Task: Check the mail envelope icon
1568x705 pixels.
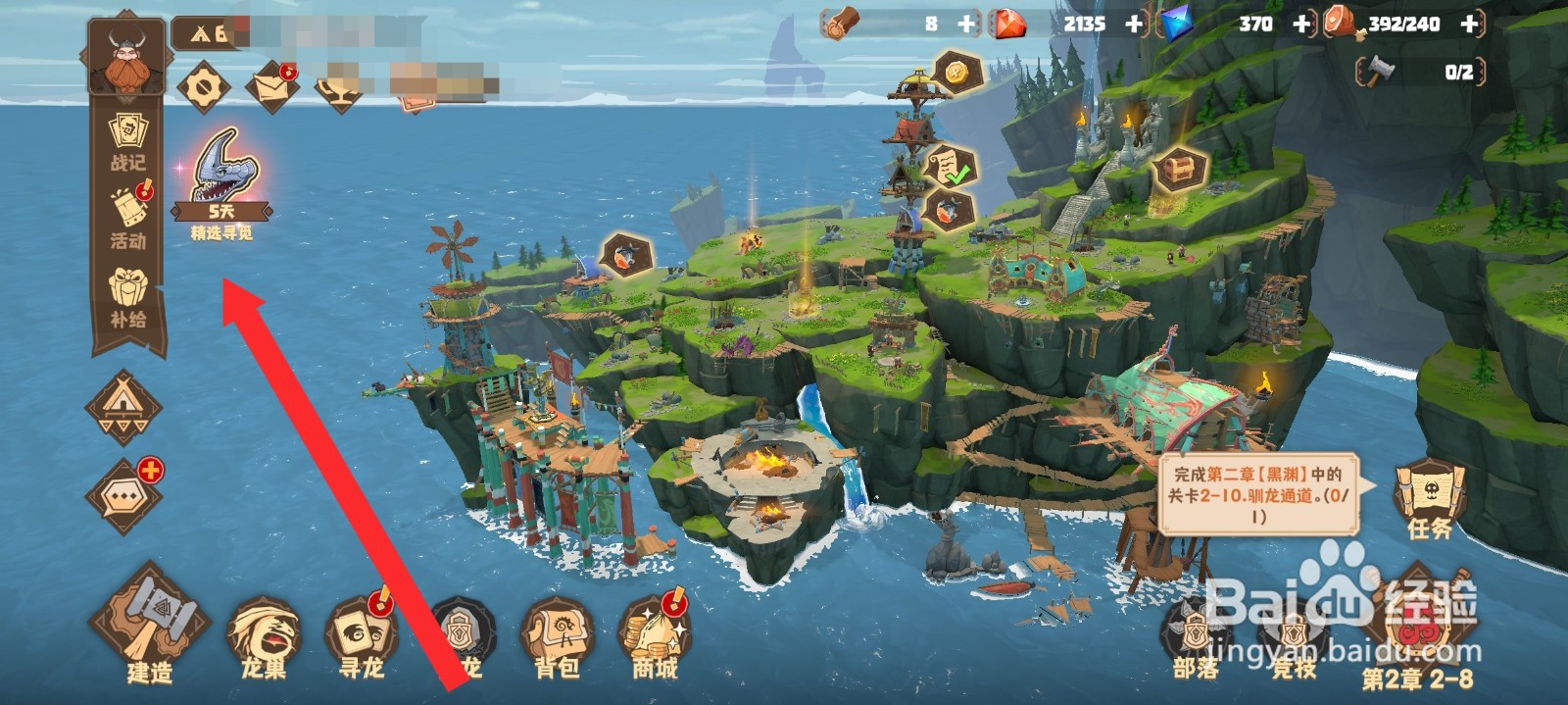Action: (x=271, y=86)
